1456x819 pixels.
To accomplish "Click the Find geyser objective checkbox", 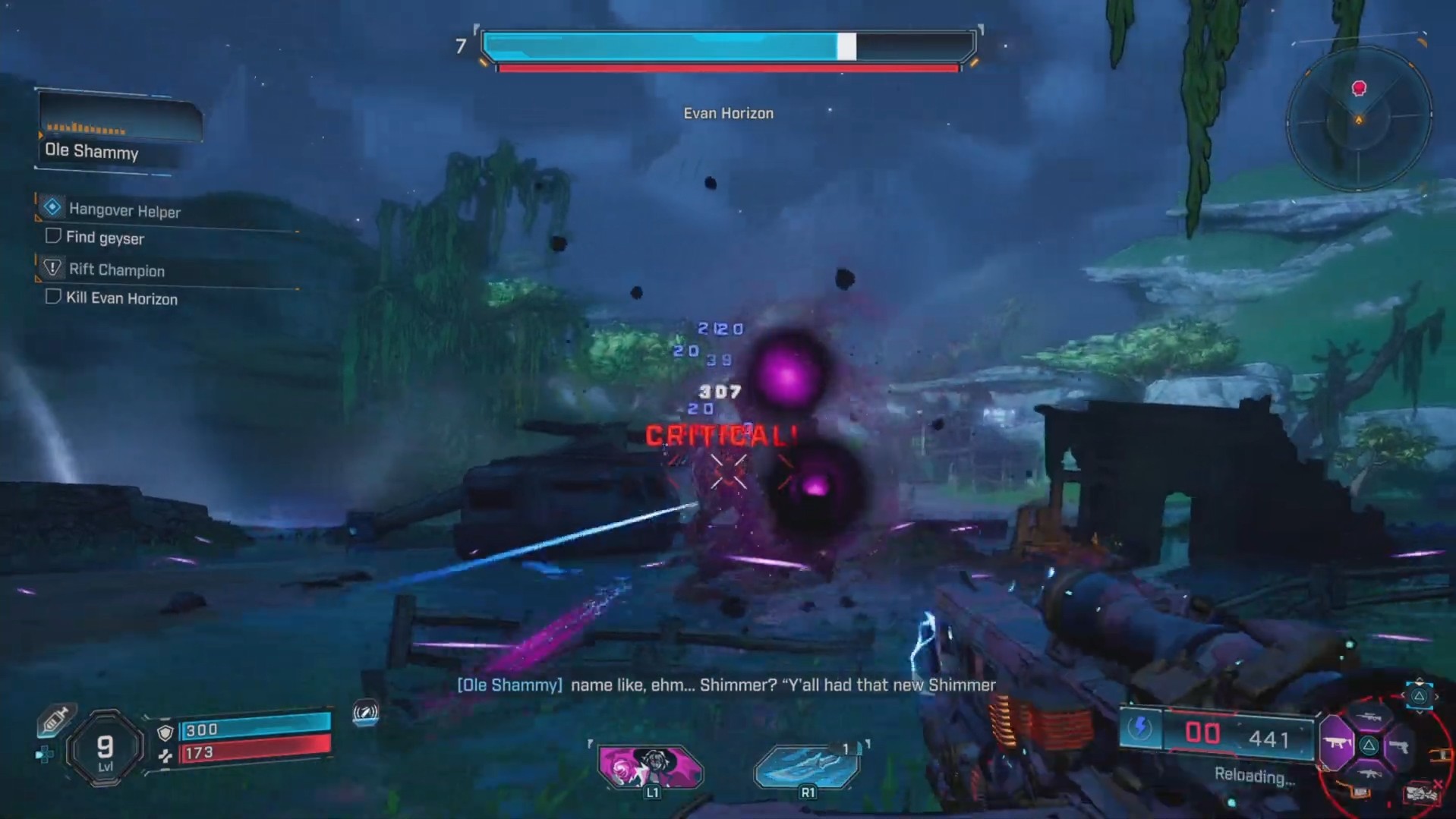I will point(53,236).
